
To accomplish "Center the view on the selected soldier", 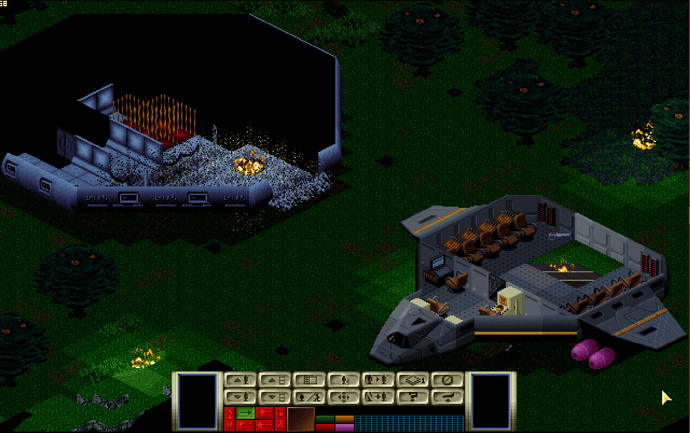I will (343, 397).
